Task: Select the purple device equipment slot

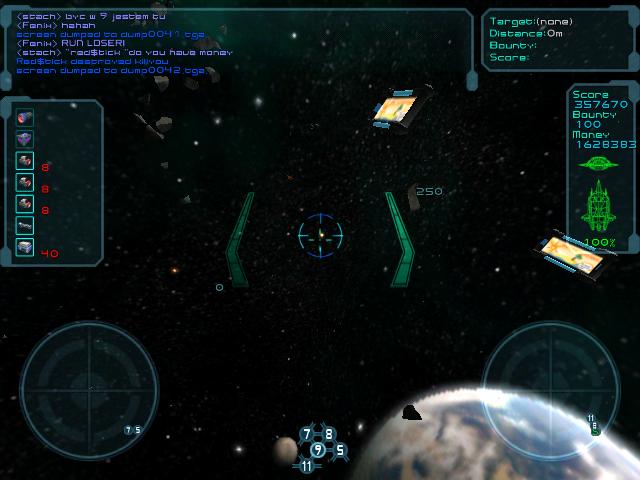Action: tap(25, 139)
